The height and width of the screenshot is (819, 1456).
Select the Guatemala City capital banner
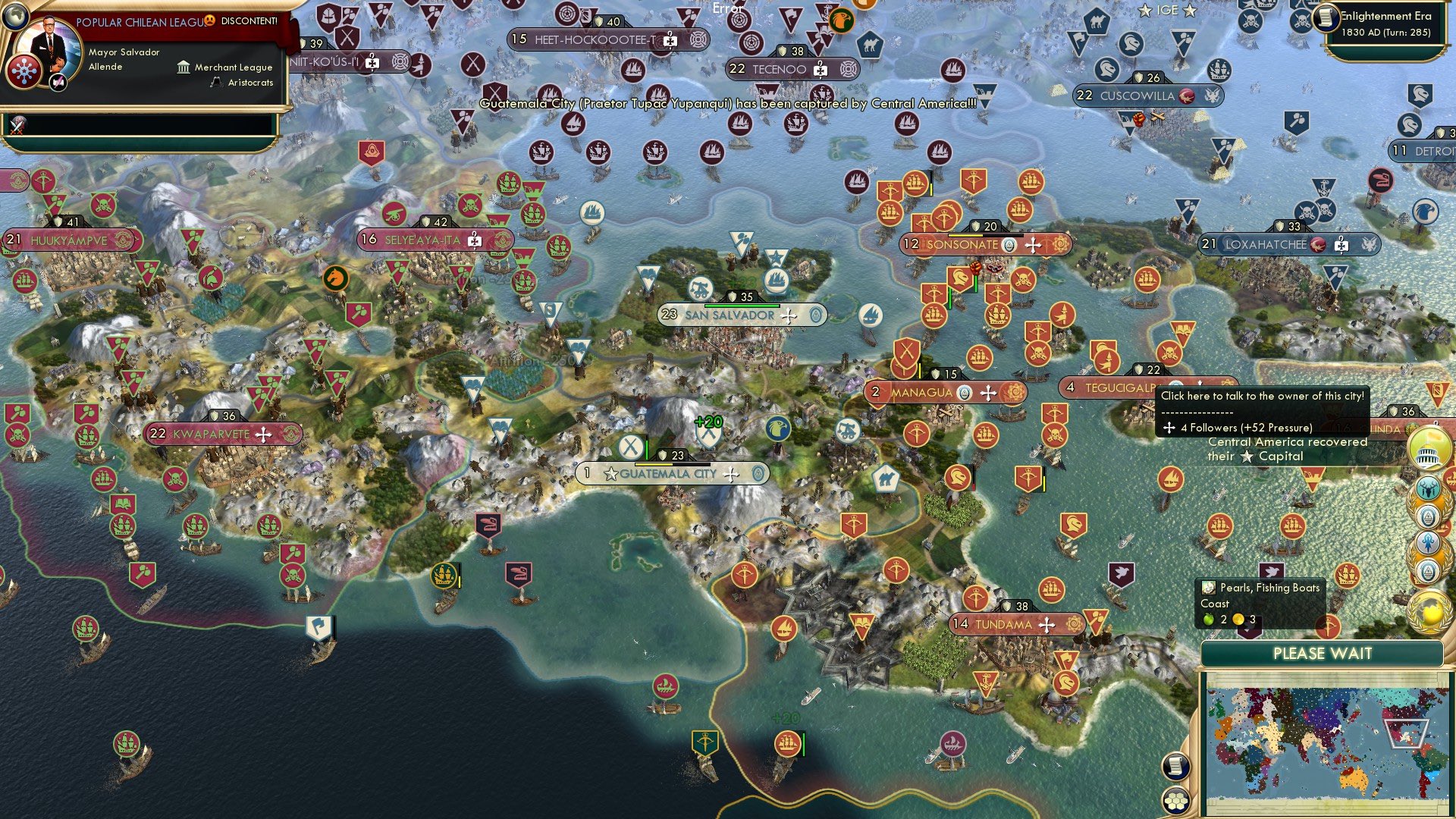[667, 472]
